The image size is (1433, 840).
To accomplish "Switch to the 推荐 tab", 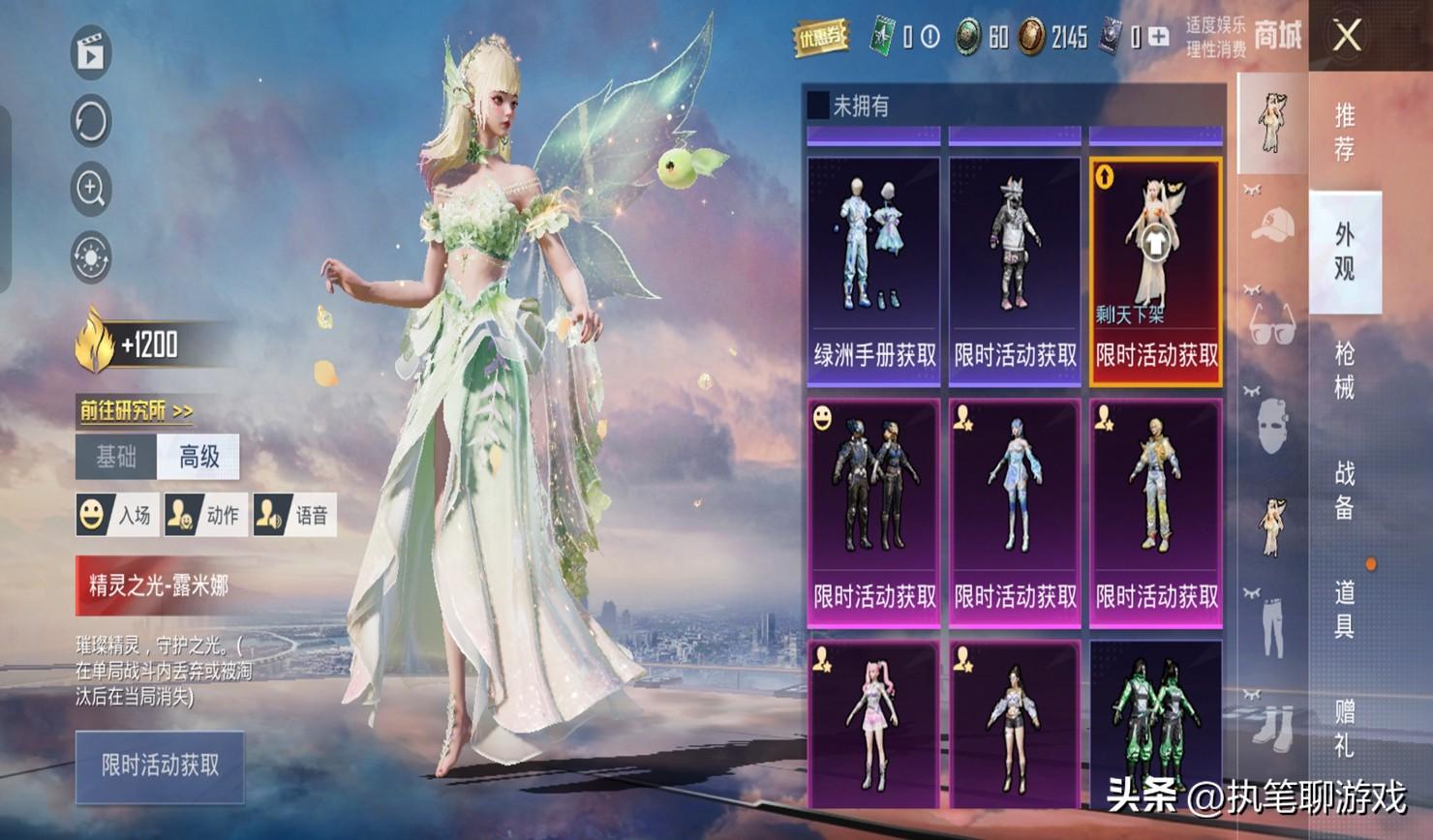I will pyautogui.click(x=1345, y=132).
